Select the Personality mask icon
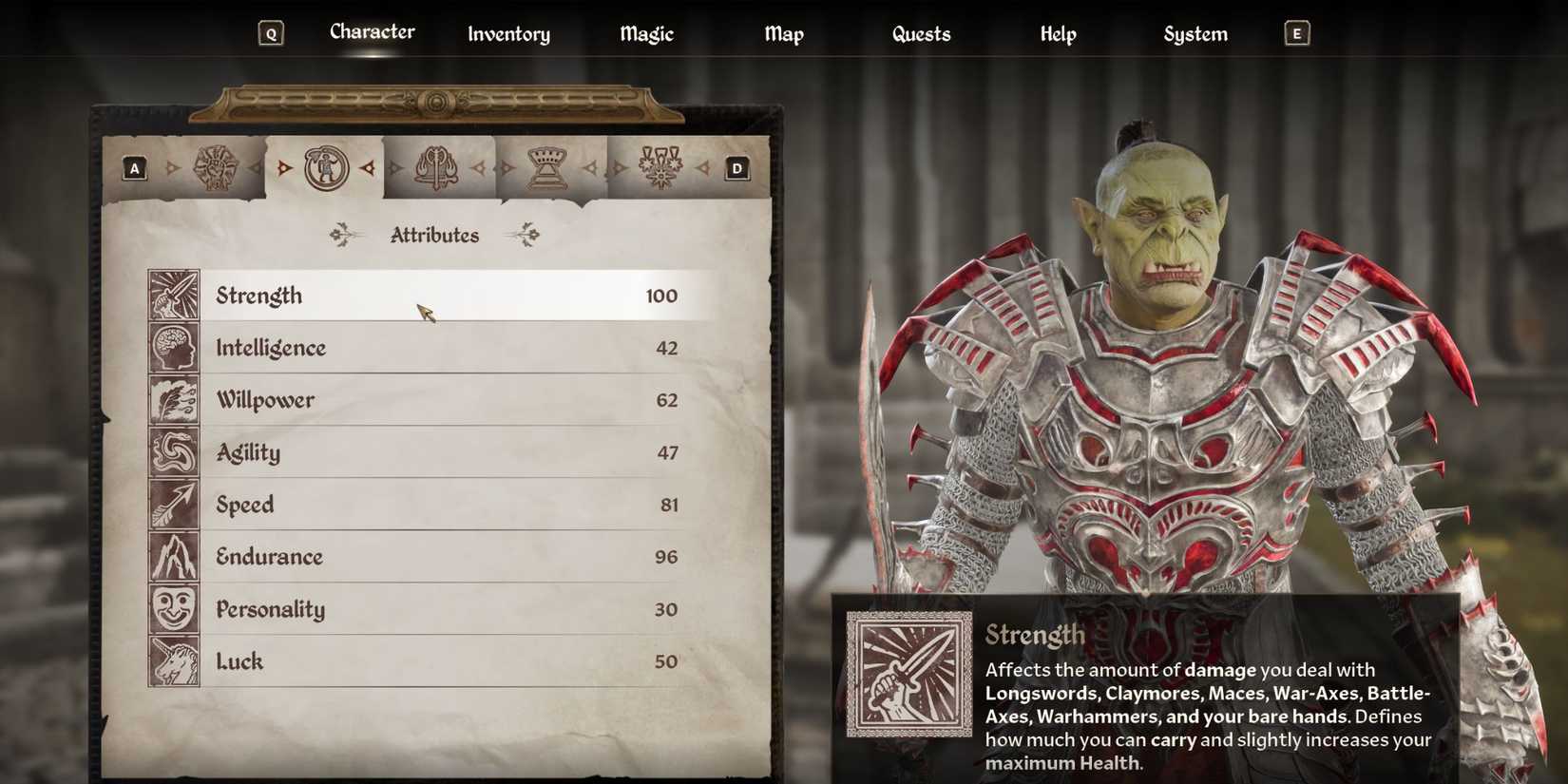This screenshot has height=784, width=1568. point(173,609)
